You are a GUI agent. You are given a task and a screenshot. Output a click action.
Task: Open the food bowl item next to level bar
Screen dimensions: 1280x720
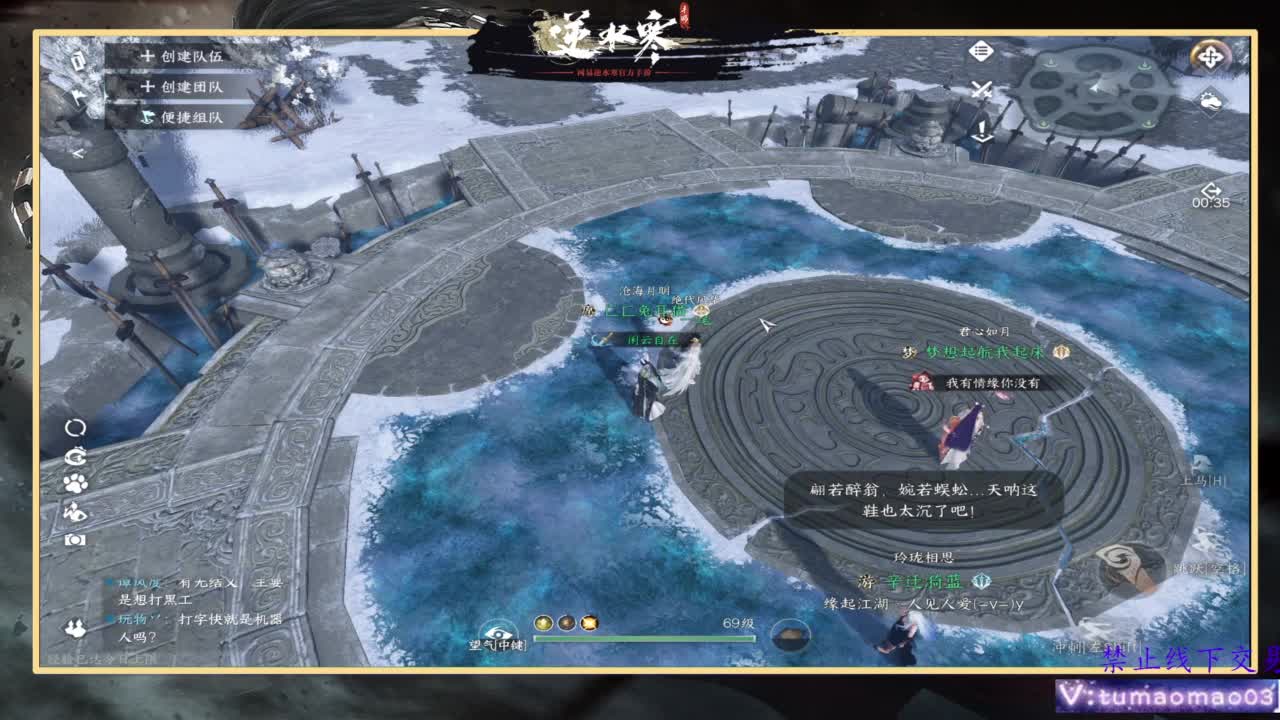tap(790, 634)
